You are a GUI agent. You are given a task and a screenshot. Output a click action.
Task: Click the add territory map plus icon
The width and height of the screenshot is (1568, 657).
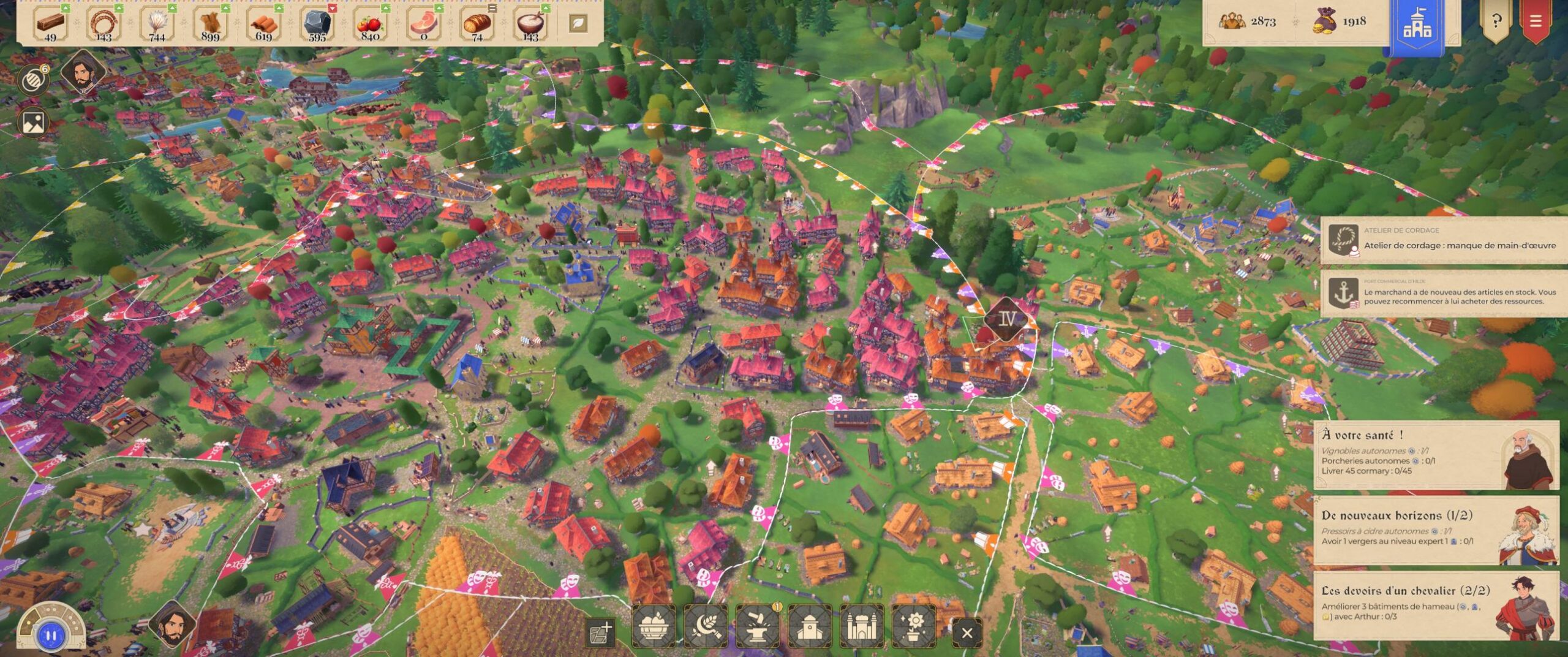600,632
